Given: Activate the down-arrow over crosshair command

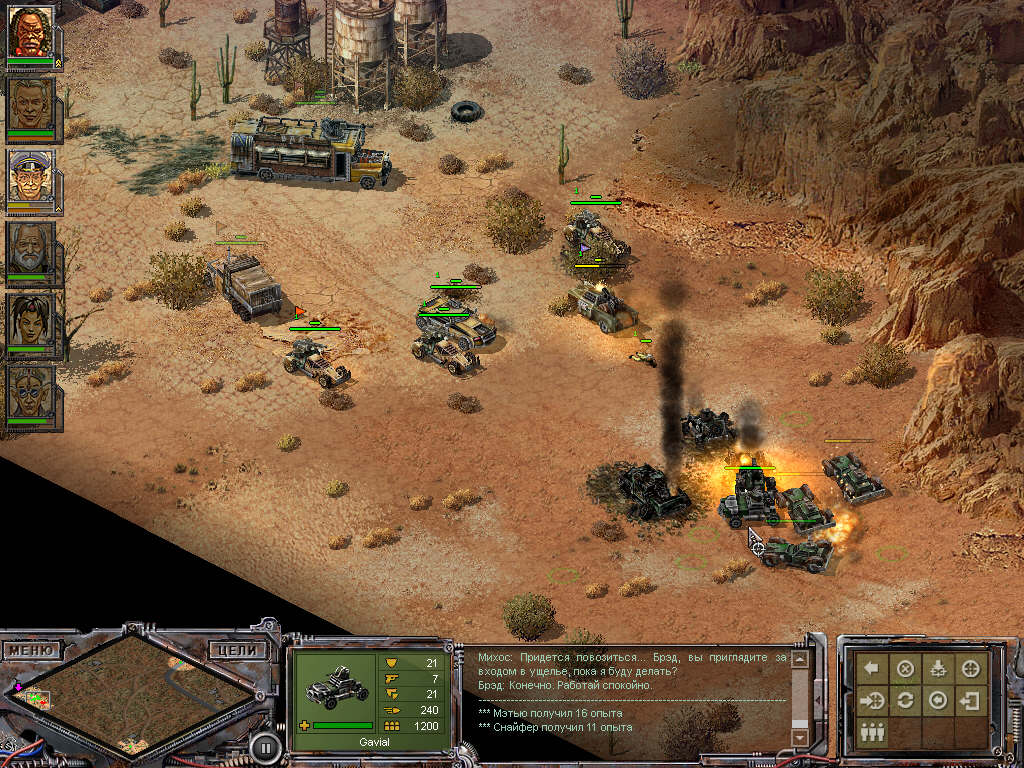Looking at the screenshot, I should [x=938, y=669].
